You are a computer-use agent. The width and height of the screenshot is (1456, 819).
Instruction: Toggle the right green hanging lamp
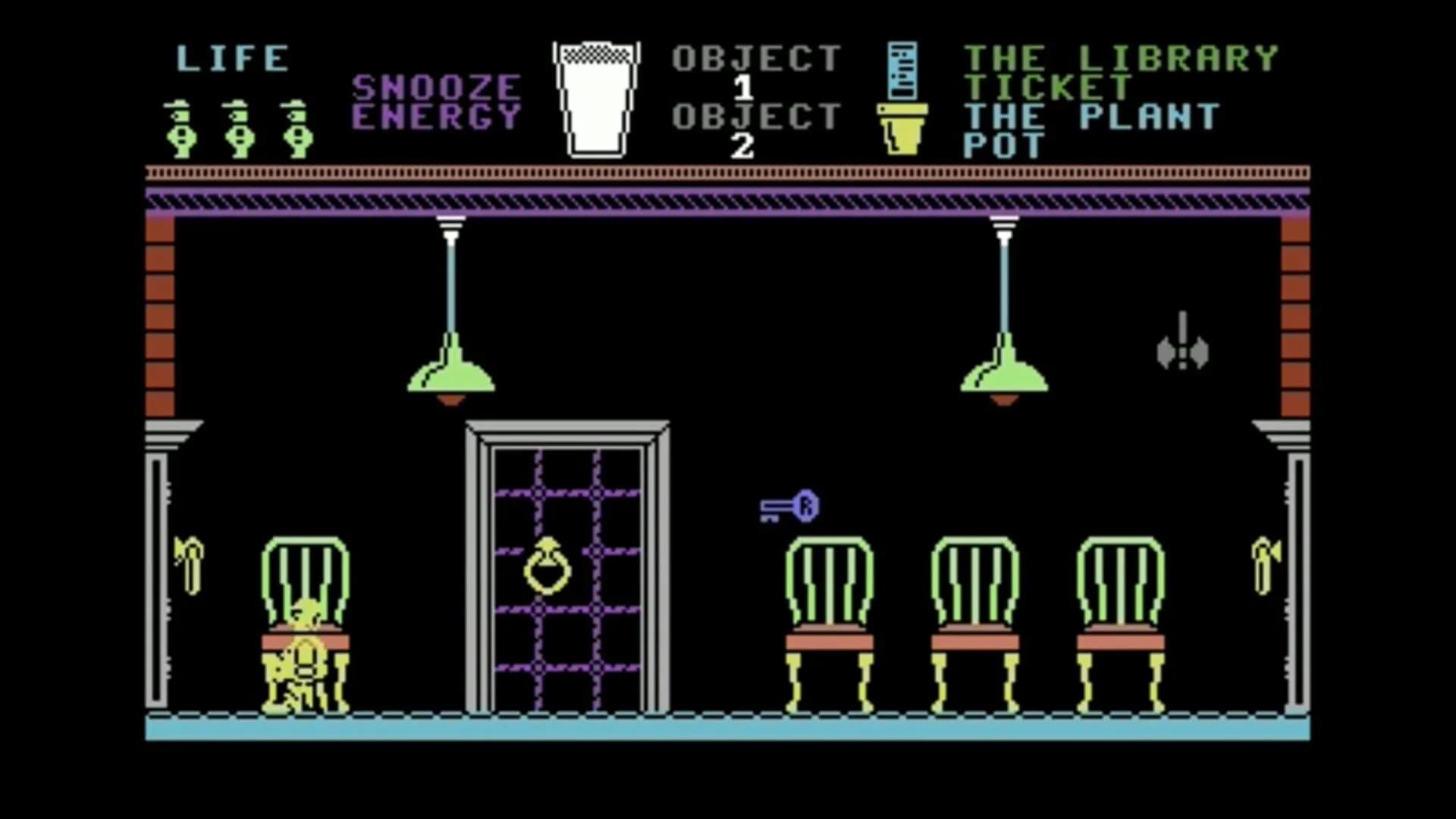[1005, 375]
